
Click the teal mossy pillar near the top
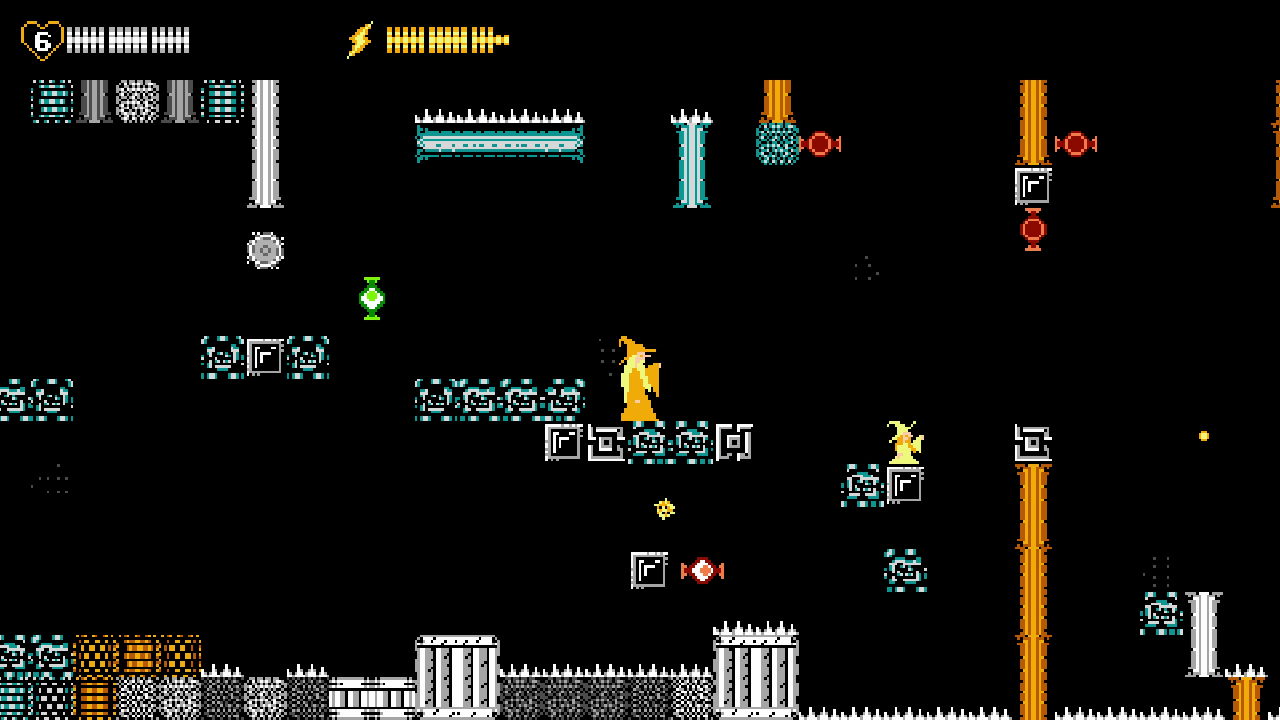click(693, 160)
